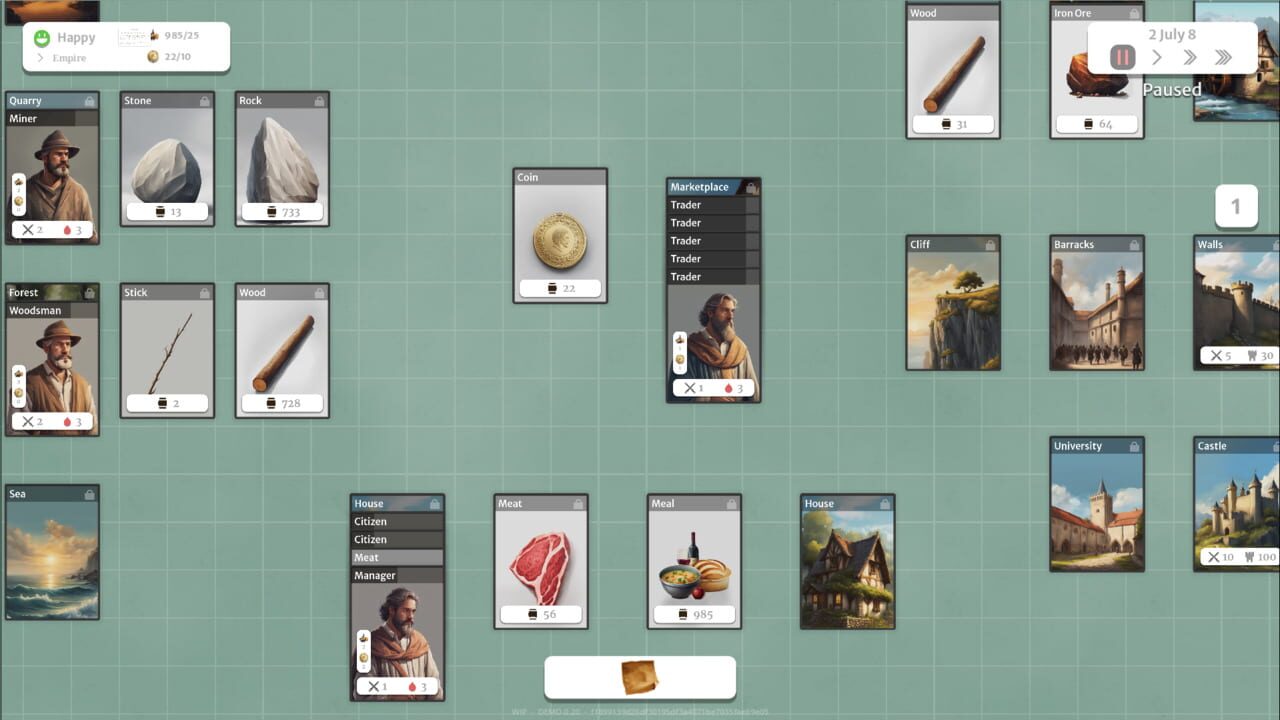Screen dimensions: 1280x720
Task: Toggle the lock on the Rock card
Action: (319, 100)
